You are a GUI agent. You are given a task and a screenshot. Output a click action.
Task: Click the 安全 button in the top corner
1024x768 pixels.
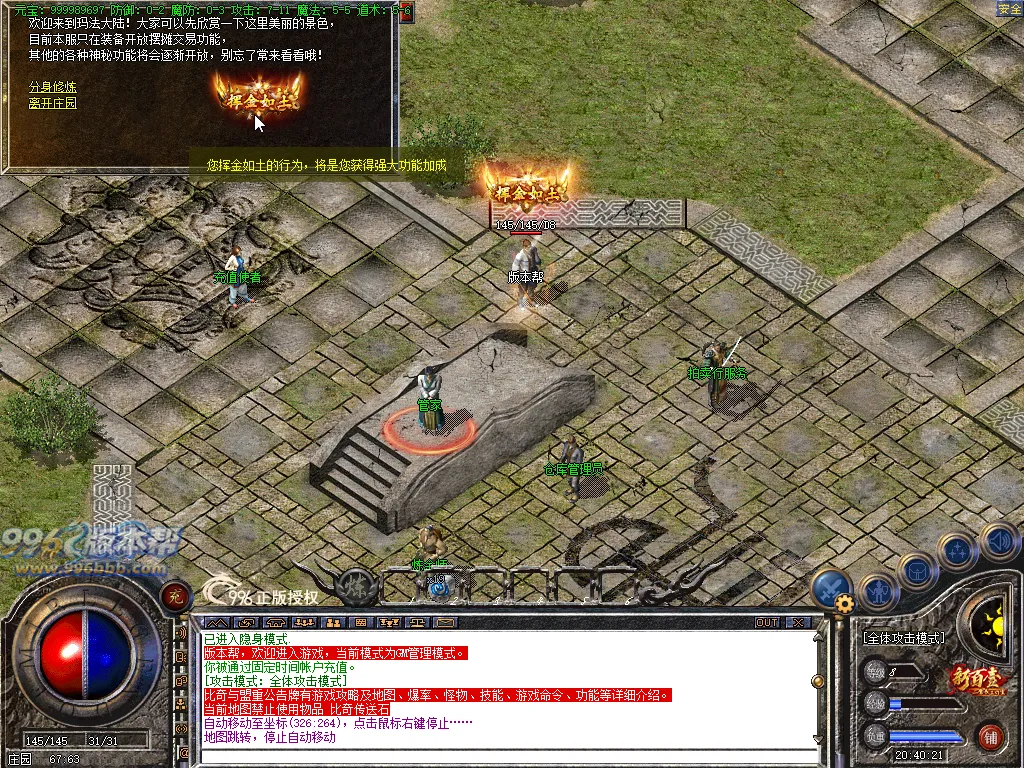[1009, 9]
